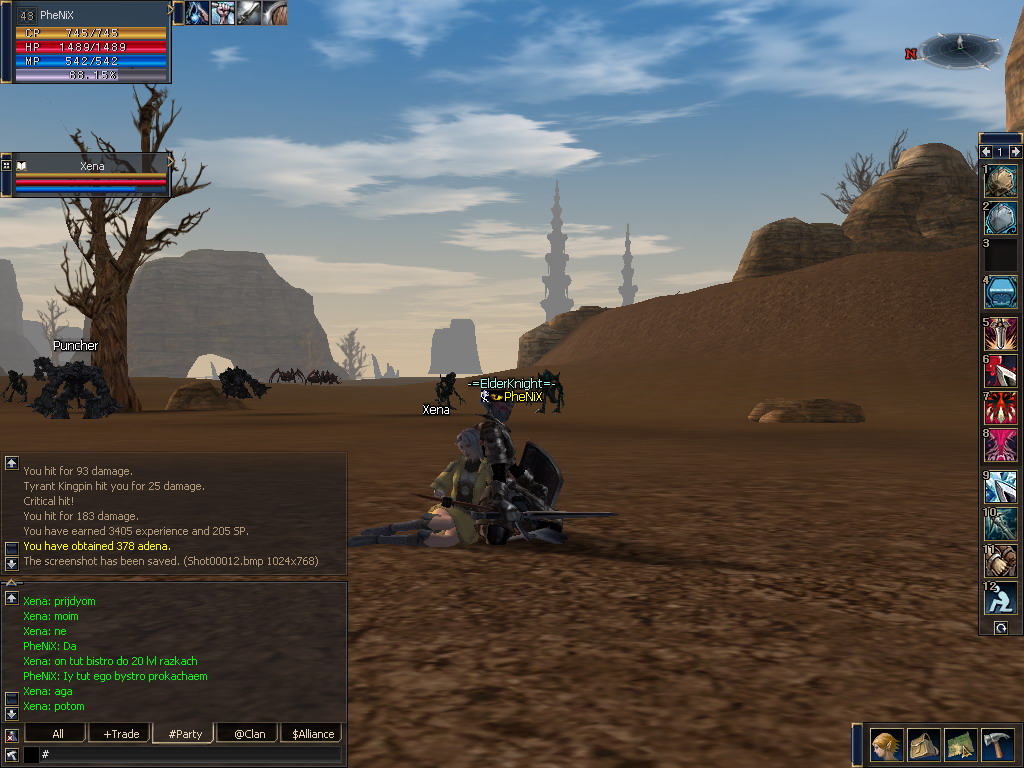Switch to the @Clan chat tab

249,733
